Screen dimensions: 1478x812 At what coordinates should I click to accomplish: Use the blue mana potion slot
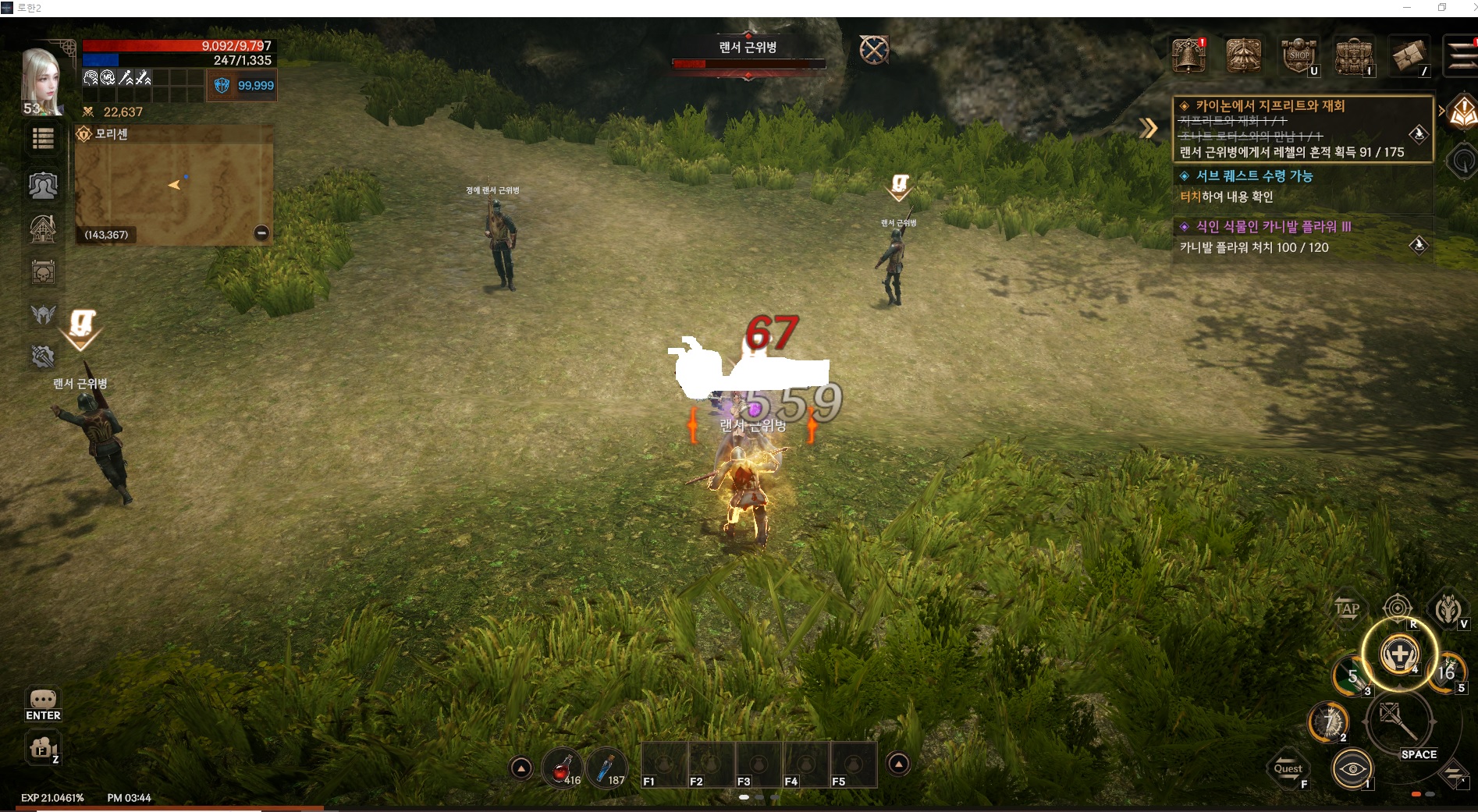[606, 768]
